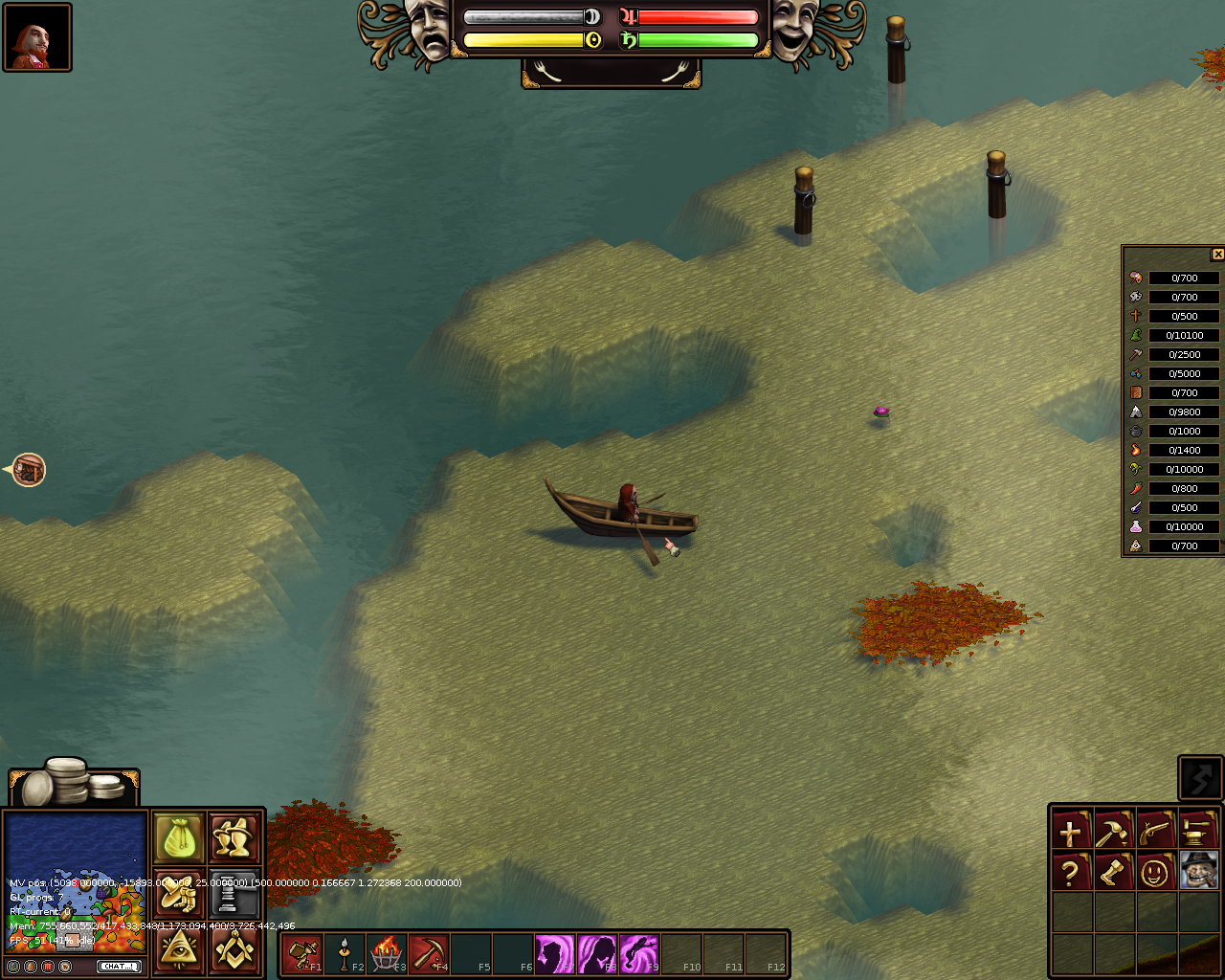Activate the F9 purple swirl ability
Screen dimensions: 1225x980
click(x=639, y=953)
